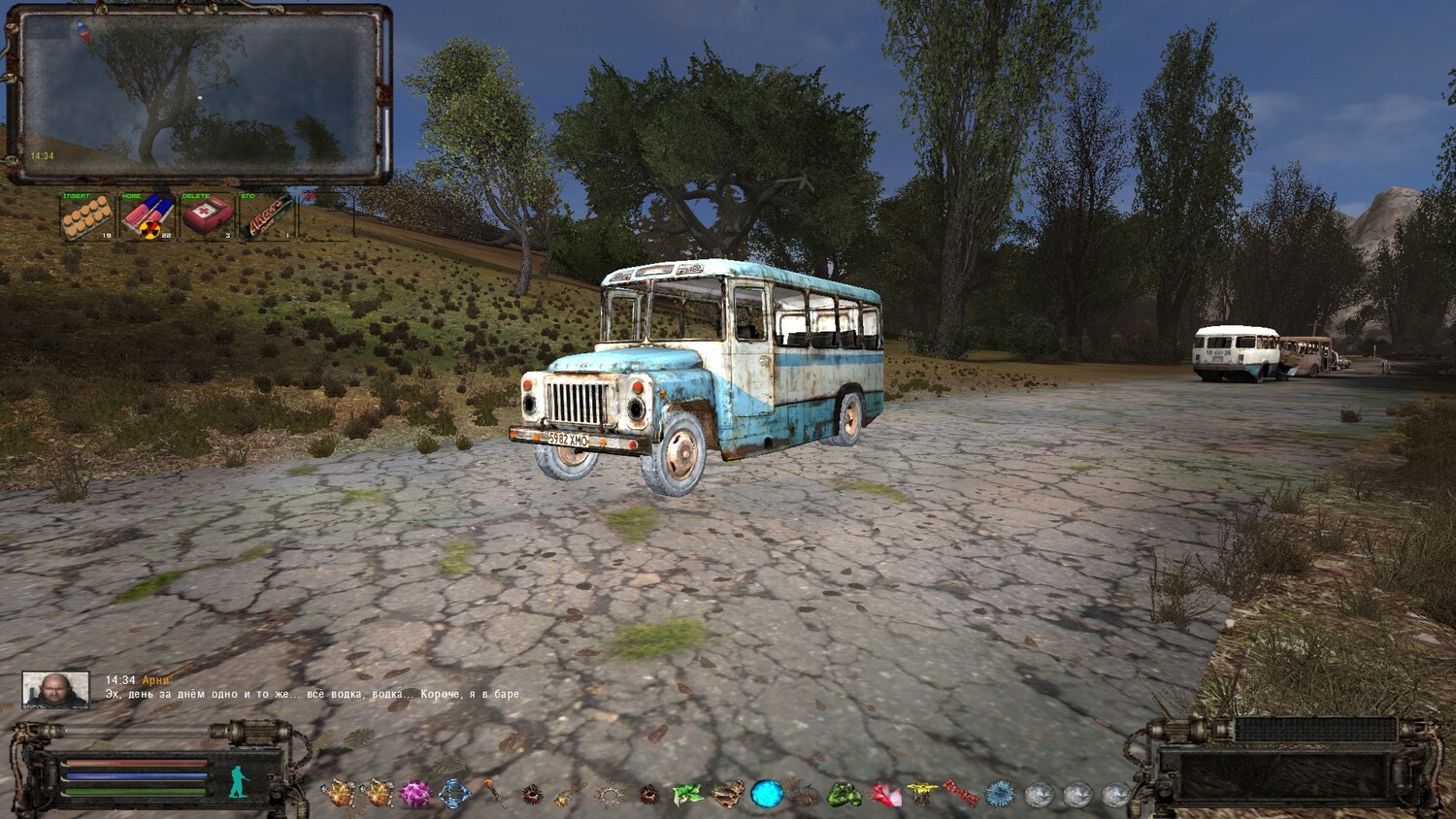Eat the Mars chocolate bar
Screen dimensions: 1456x819
tap(267, 215)
